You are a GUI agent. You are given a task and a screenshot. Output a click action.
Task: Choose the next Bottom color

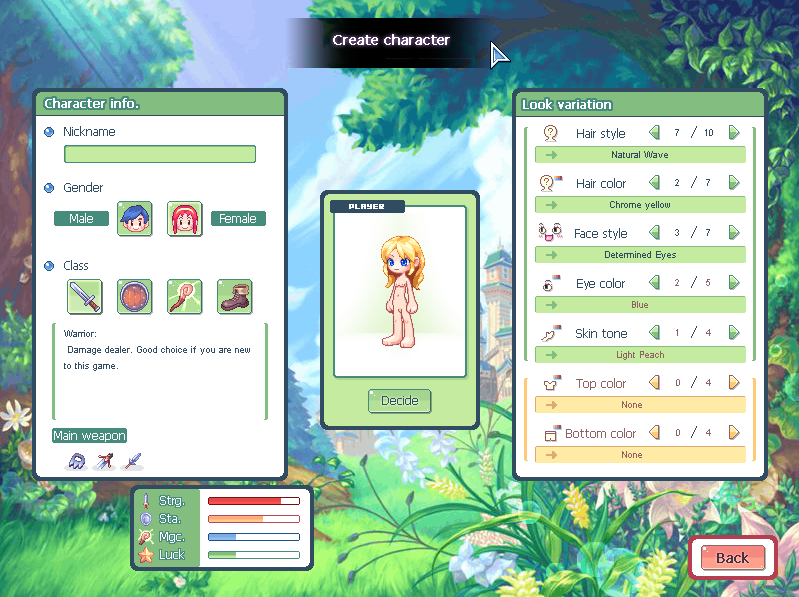click(734, 433)
